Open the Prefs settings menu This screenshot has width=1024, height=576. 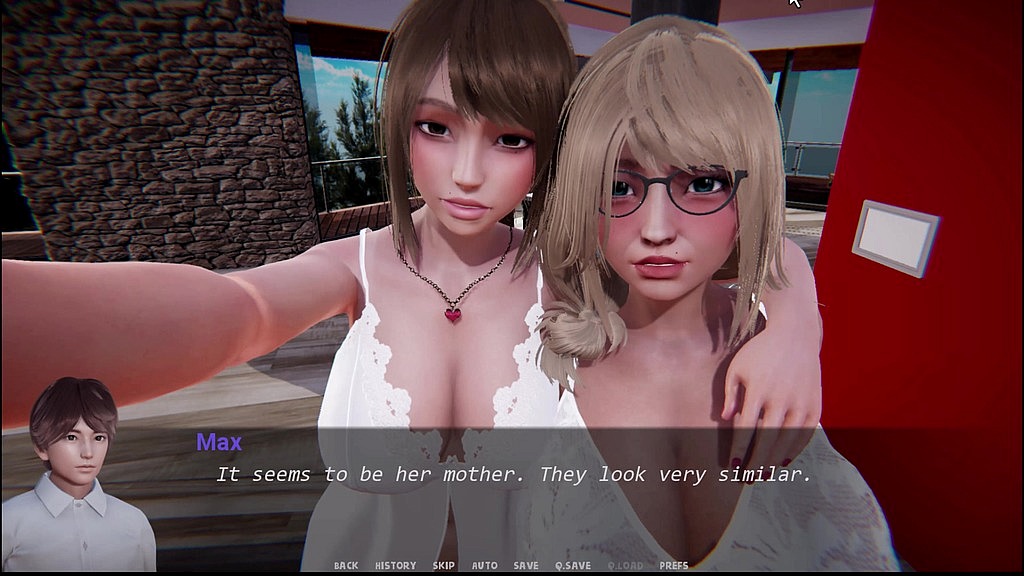[674, 566]
